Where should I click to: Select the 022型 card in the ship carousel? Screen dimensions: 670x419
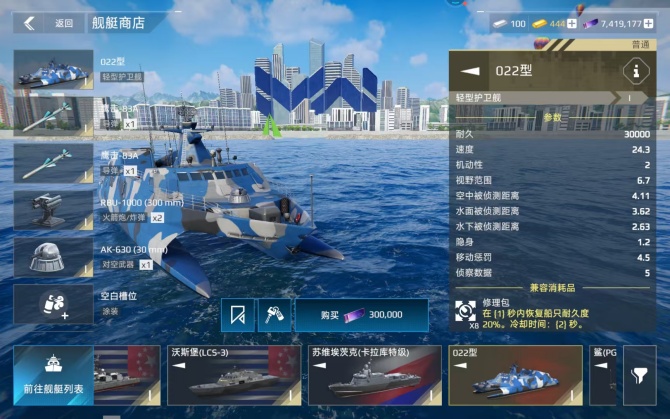pyautogui.click(x=514, y=375)
